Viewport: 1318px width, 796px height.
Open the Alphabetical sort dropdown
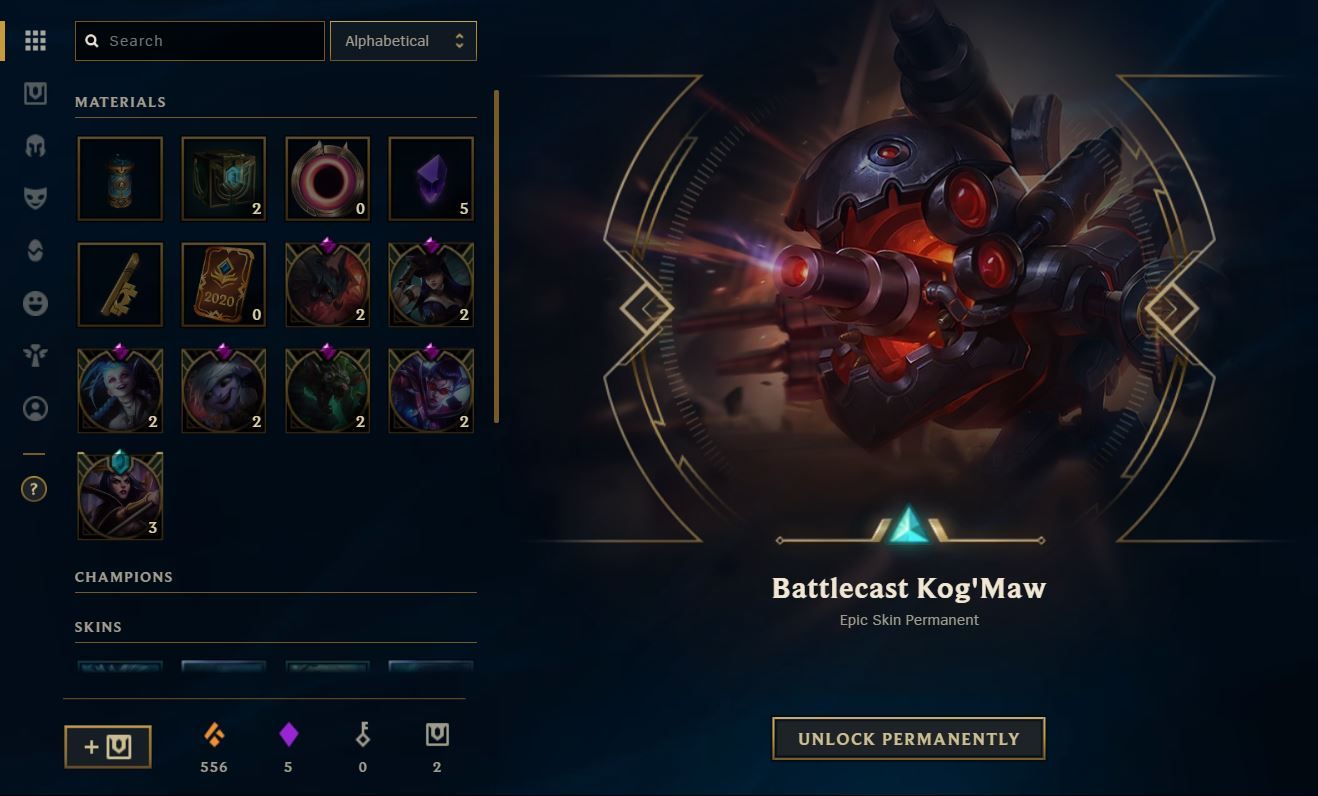[403, 41]
